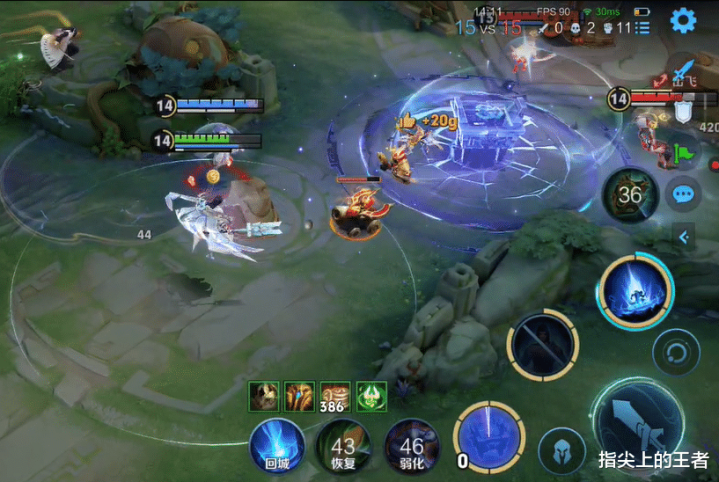The height and width of the screenshot is (482, 719).
Task: Trigger the blue skill showing 0
Action: [489, 439]
